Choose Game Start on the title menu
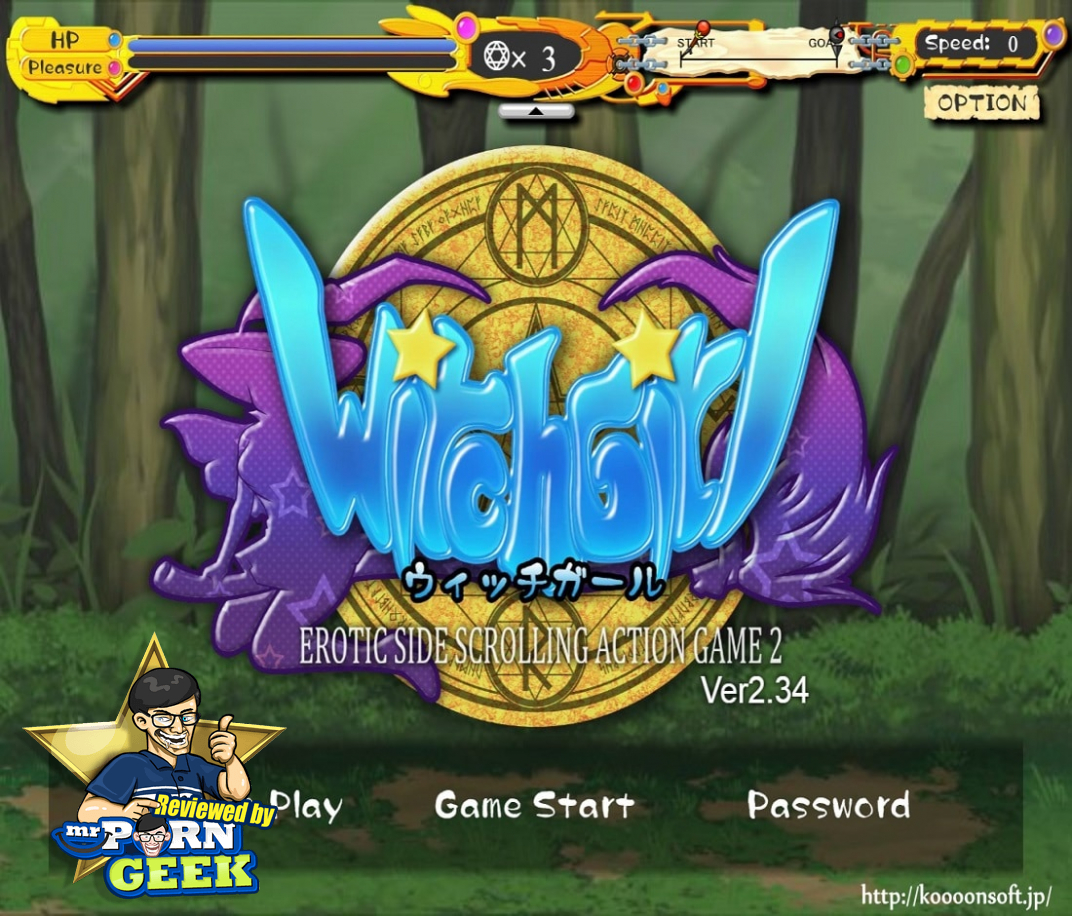Image resolution: width=1072 pixels, height=916 pixels. (x=534, y=806)
